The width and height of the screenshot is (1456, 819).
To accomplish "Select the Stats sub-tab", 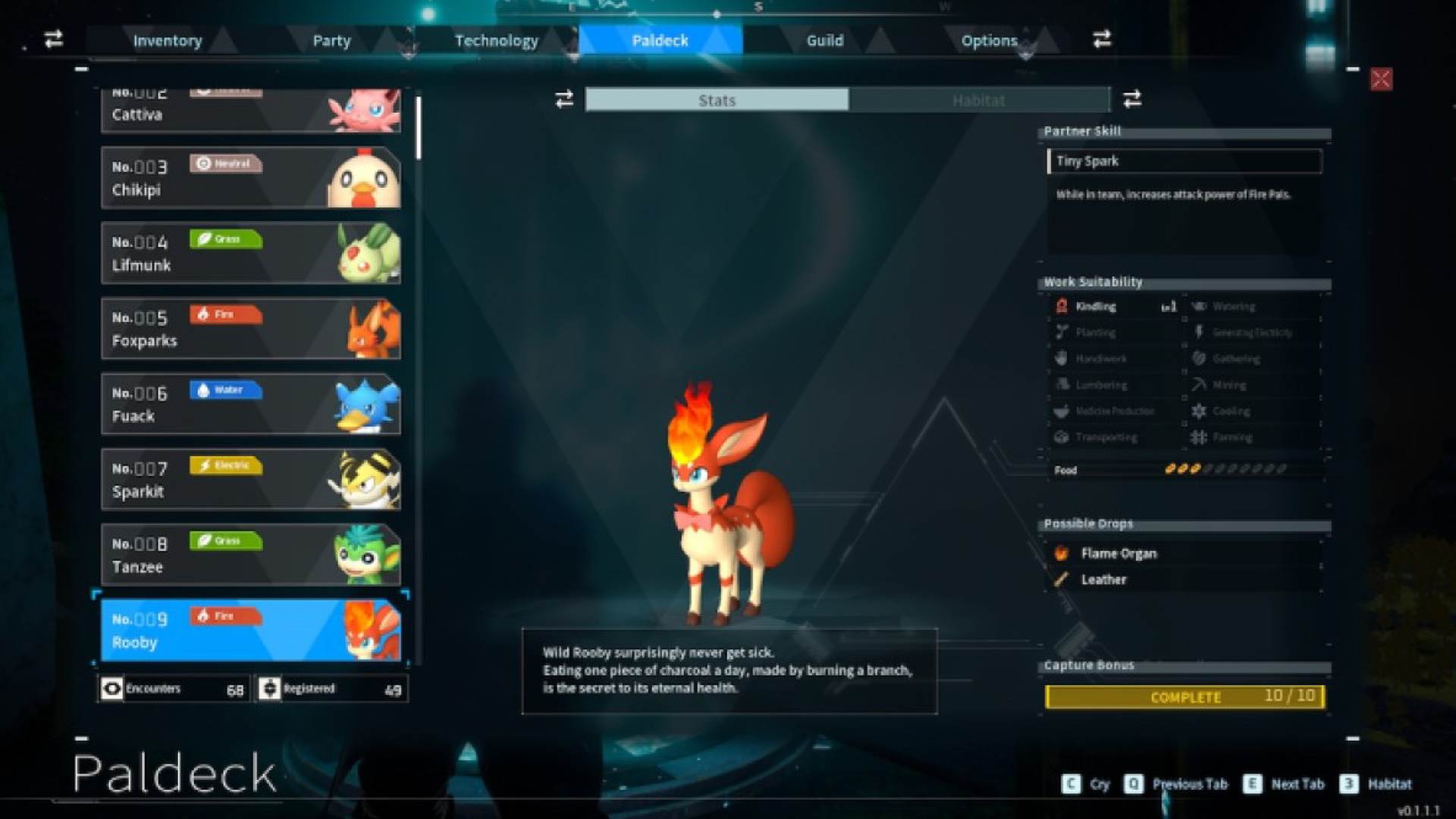I will point(717,100).
